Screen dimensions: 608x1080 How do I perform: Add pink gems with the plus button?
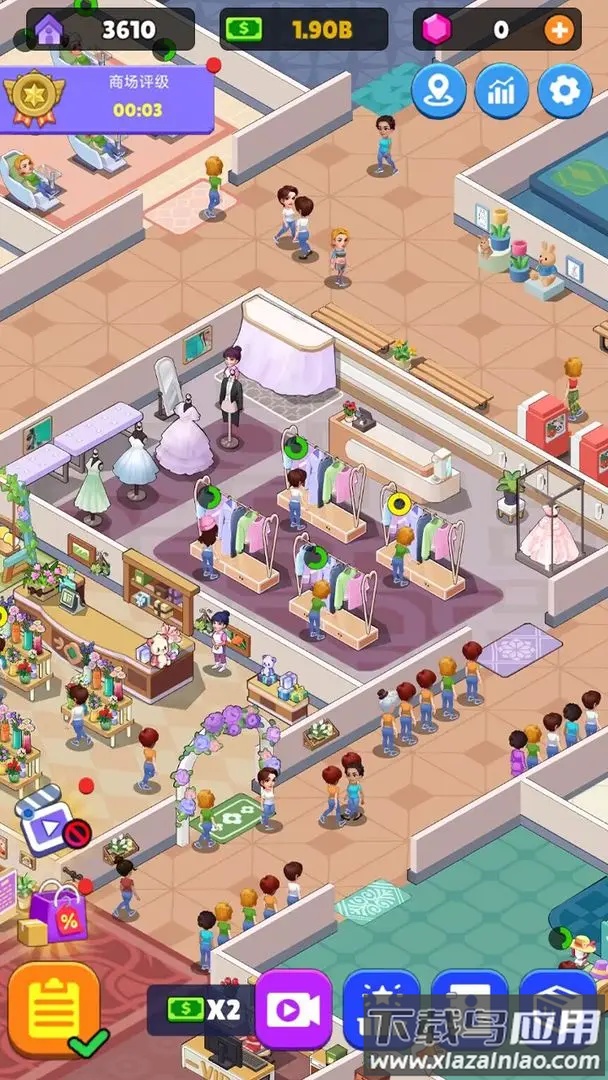tap(558, 30)
